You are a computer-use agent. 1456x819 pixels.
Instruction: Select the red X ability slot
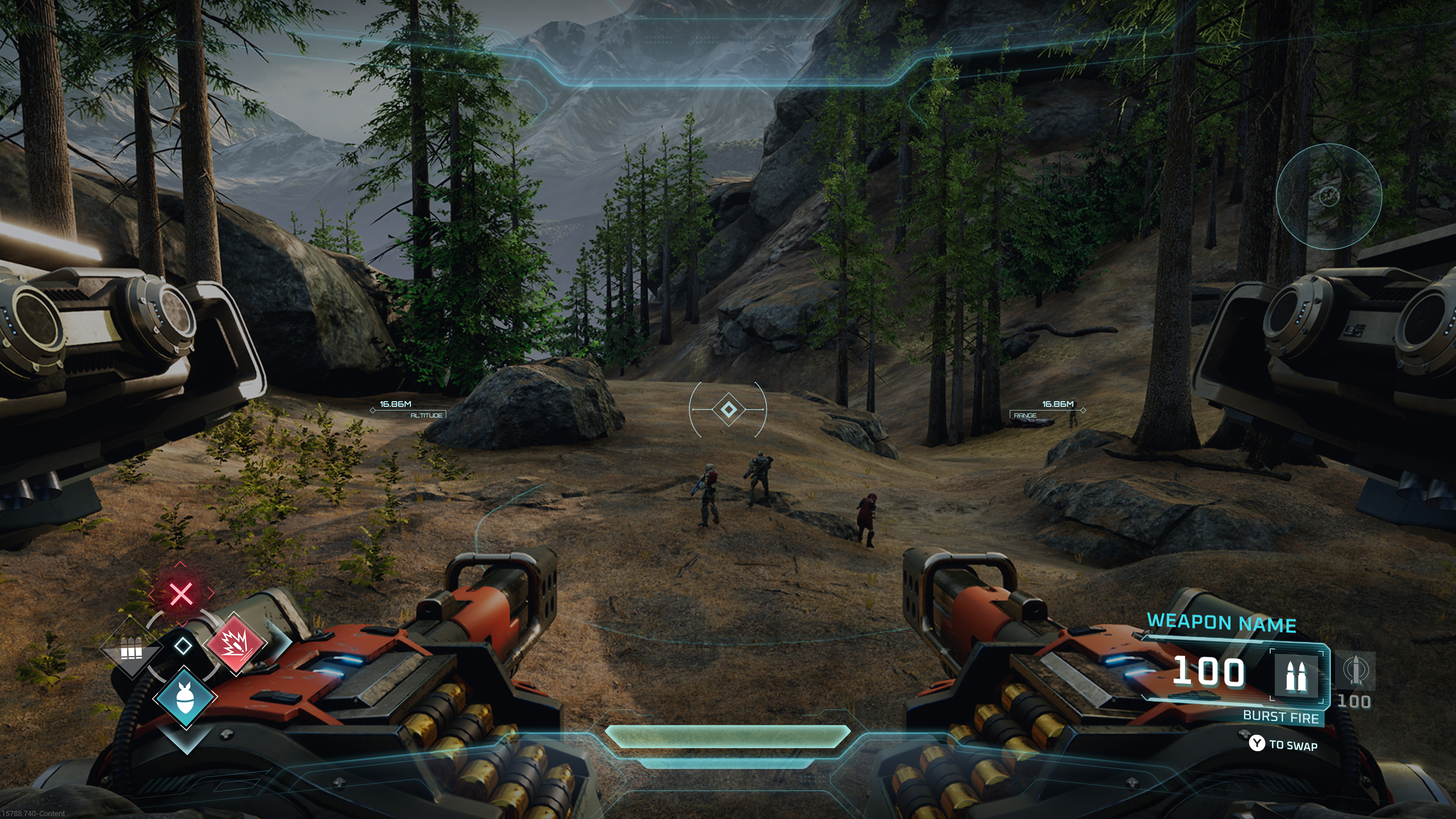(181, 594)
